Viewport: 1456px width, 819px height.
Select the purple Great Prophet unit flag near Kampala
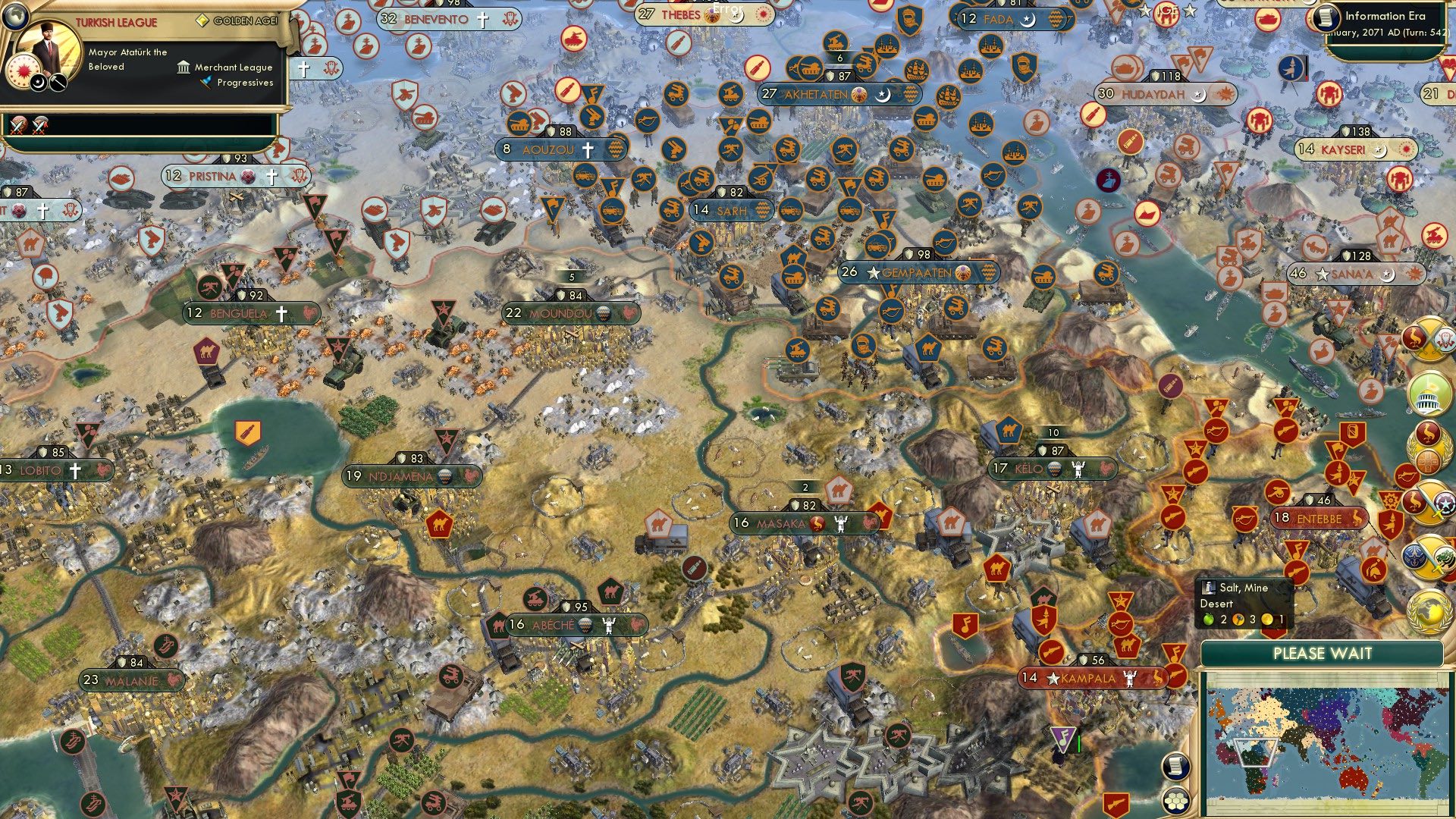(1062, 739)
